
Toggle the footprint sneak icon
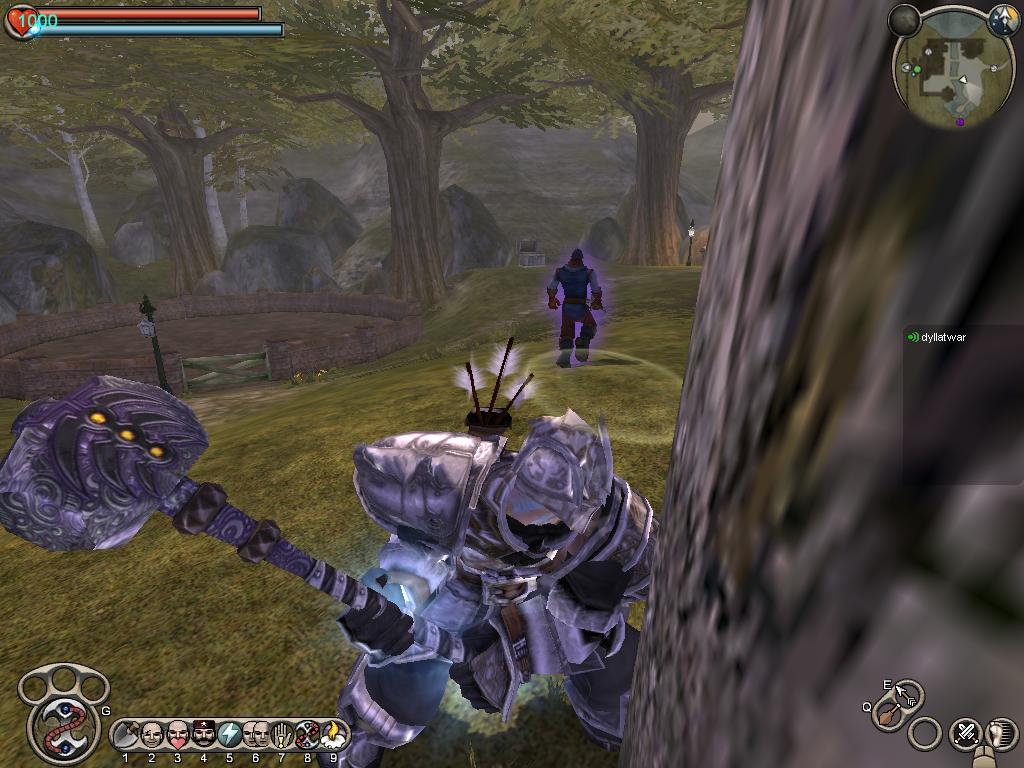[1001, 733]
